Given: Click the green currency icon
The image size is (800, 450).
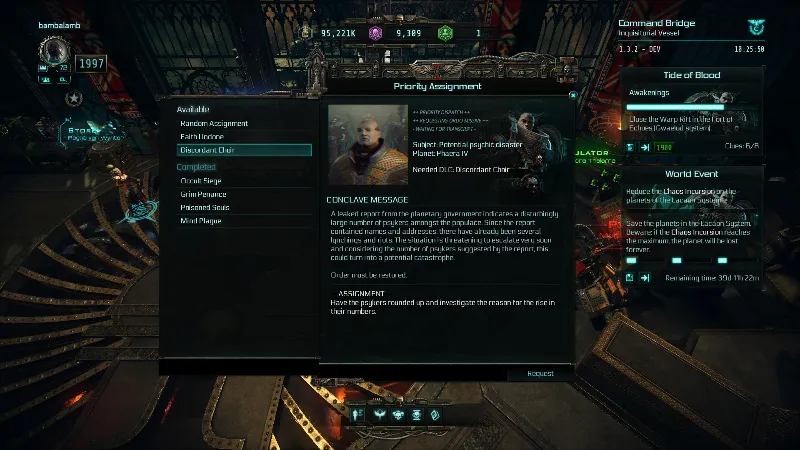Looking at the screenshot, I should pyautogui.click(x=447, y=33).
